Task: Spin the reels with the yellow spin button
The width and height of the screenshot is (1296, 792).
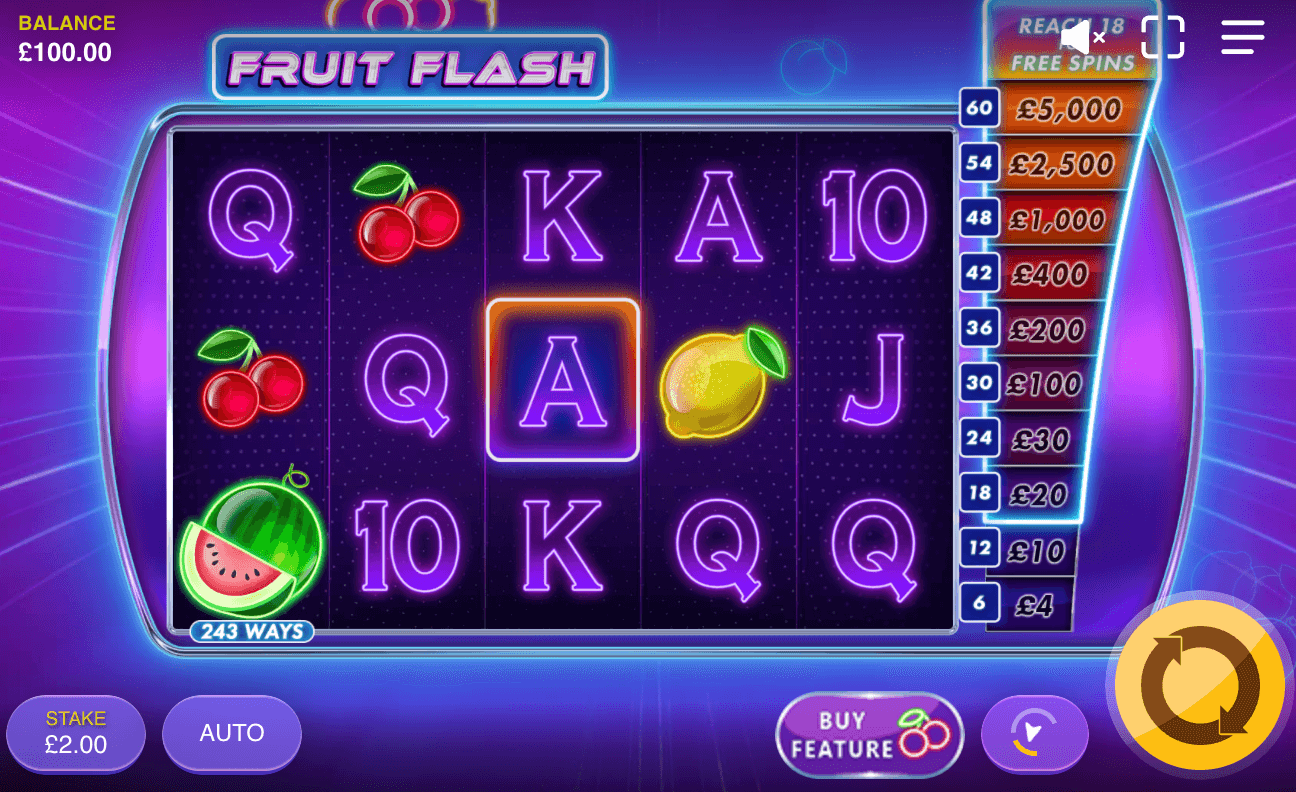Action: 1199,686
